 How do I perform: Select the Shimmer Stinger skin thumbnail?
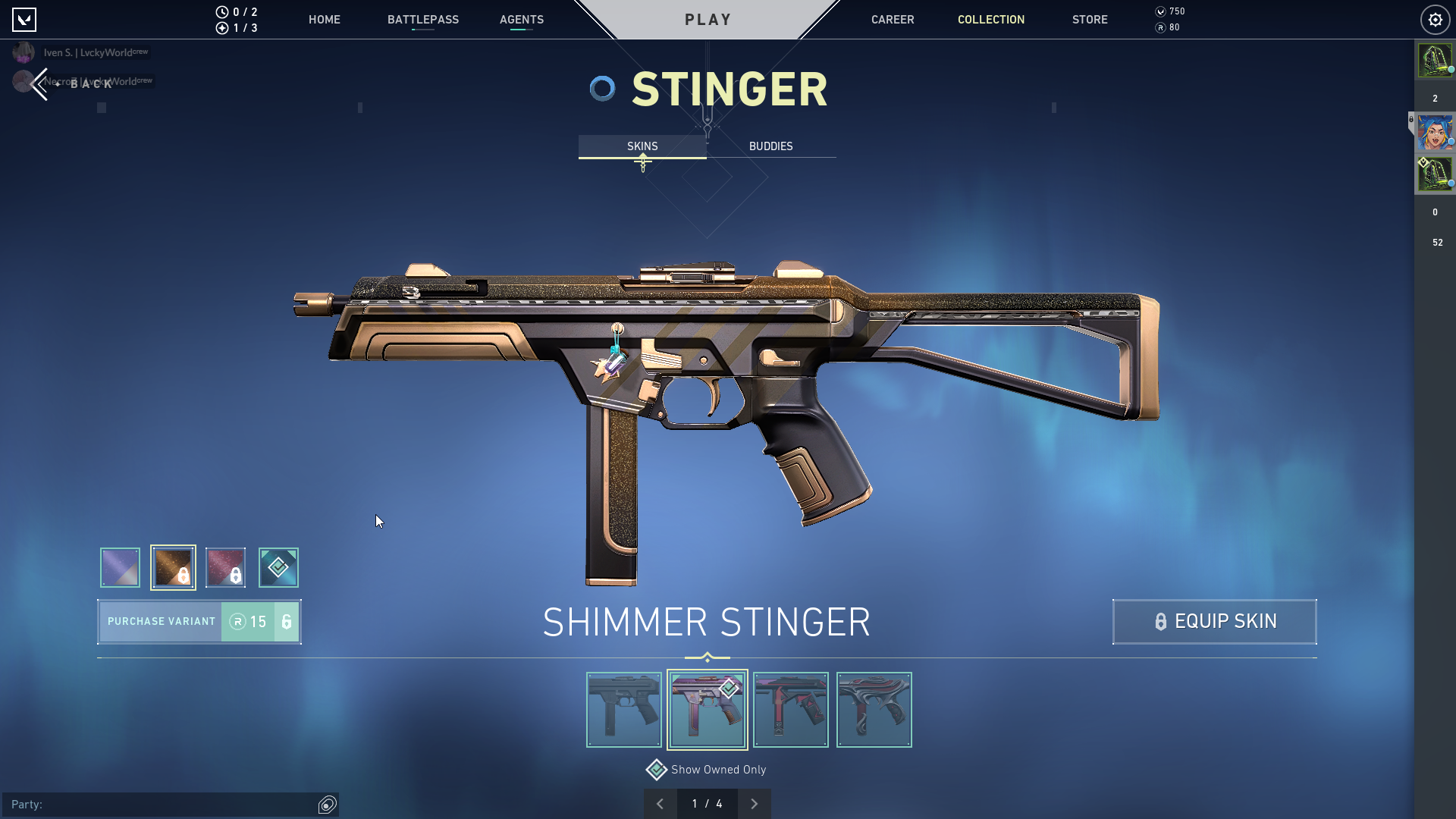[707, 710]
